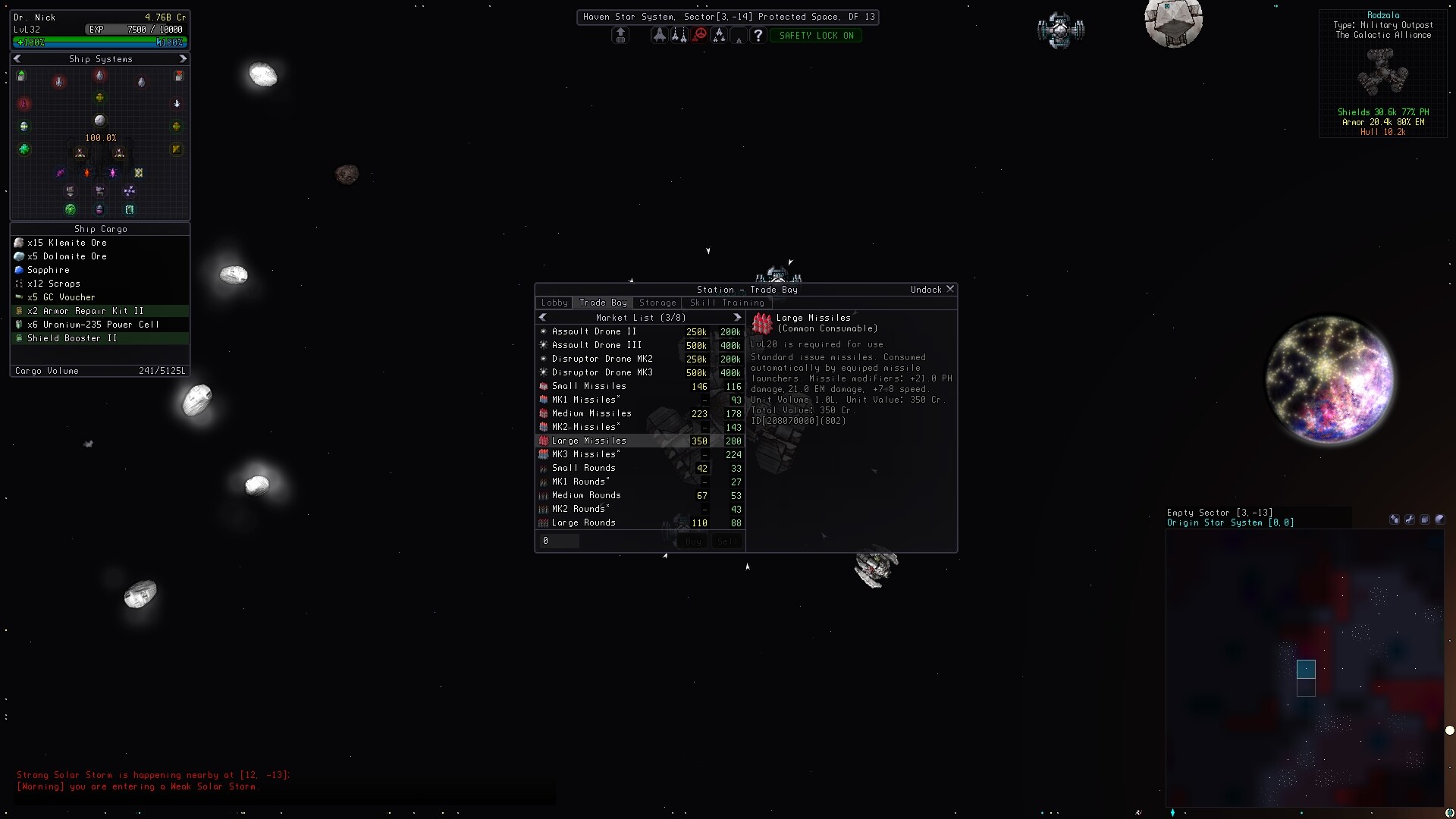
Task: Select the fleet formation icon on top toolbar
Action: click(x=719, y=35)
